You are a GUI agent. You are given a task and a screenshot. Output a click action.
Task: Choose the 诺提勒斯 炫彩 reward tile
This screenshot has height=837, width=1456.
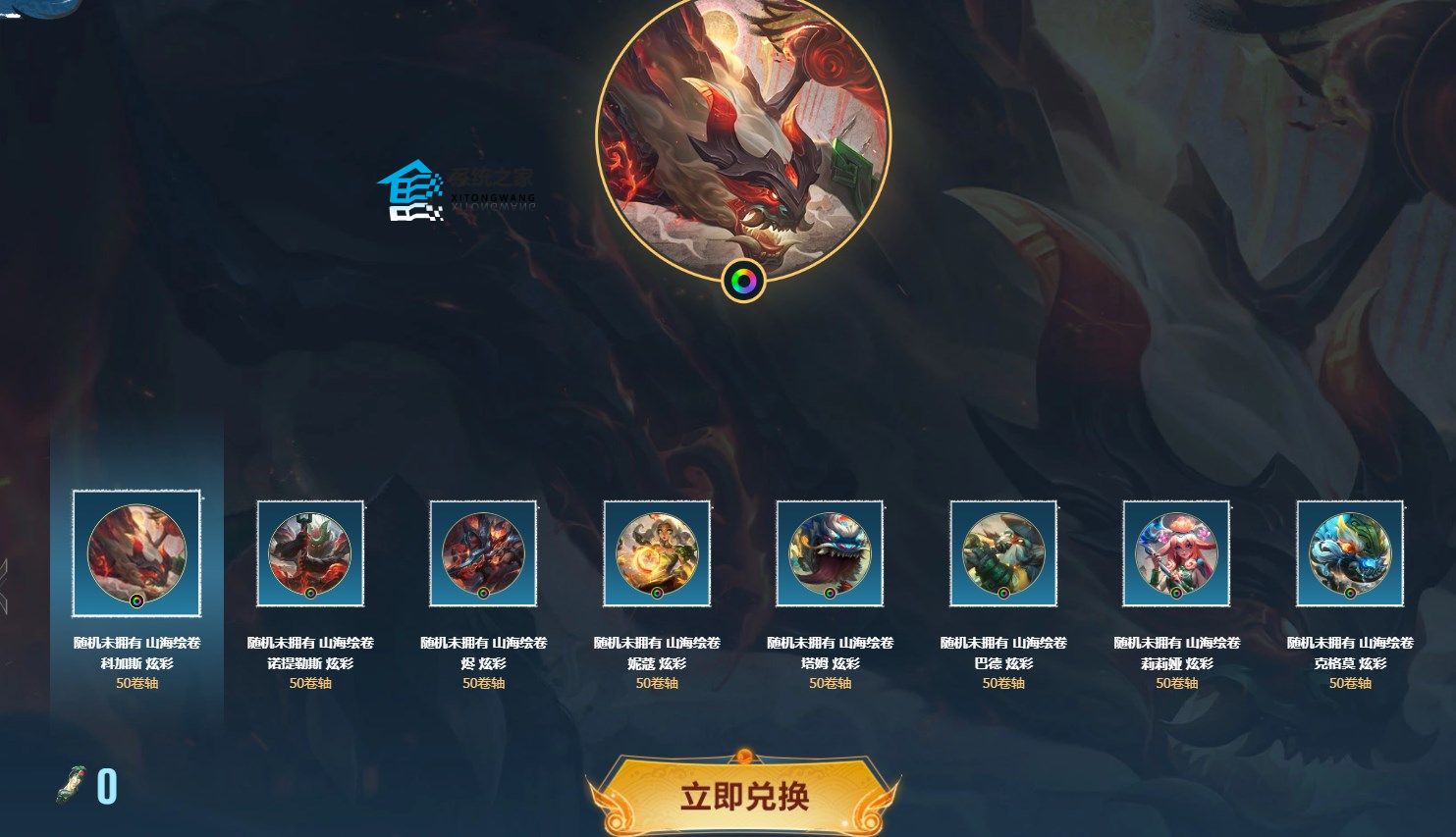pyautogui.click(x=310, y=553)
